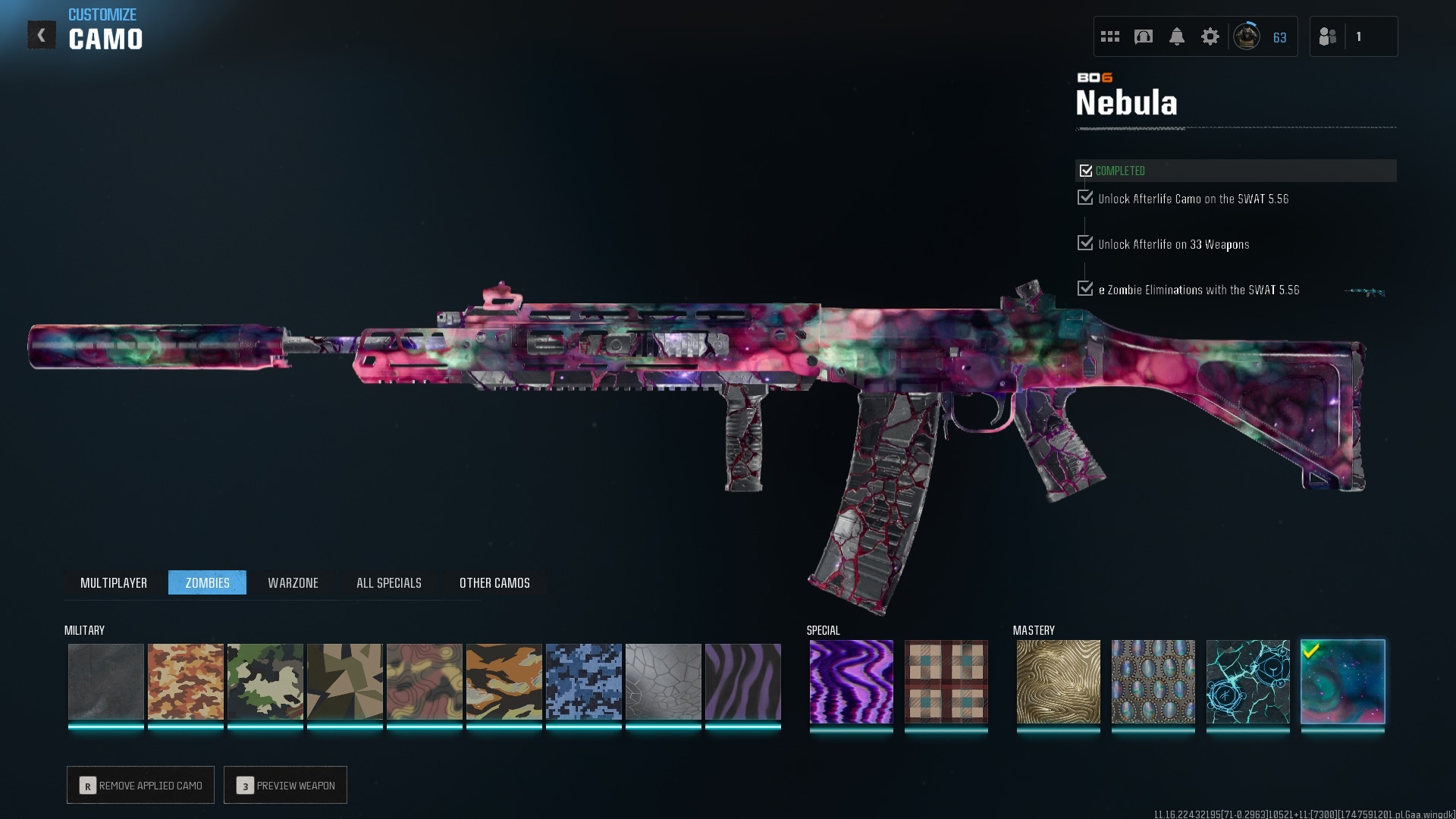Open the Warzone camo tab
Image resolution: width=1456 pixels, height=819 pixels.
pyautogui.click(x=293, y=582)
